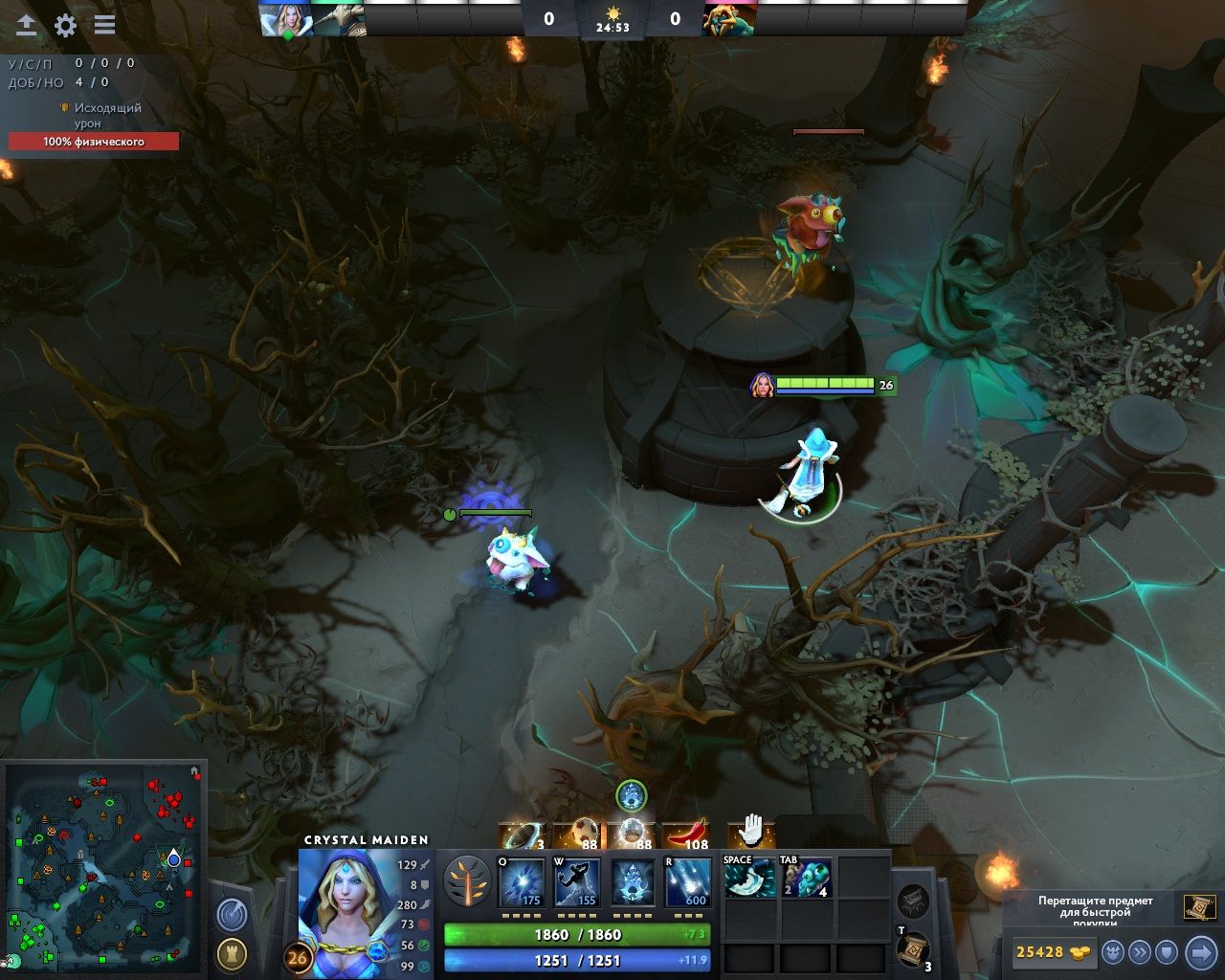The image size is (1225, 980).
Task: Select Crystal Maiden's portrait in the top bar
Action: point(285,19)
